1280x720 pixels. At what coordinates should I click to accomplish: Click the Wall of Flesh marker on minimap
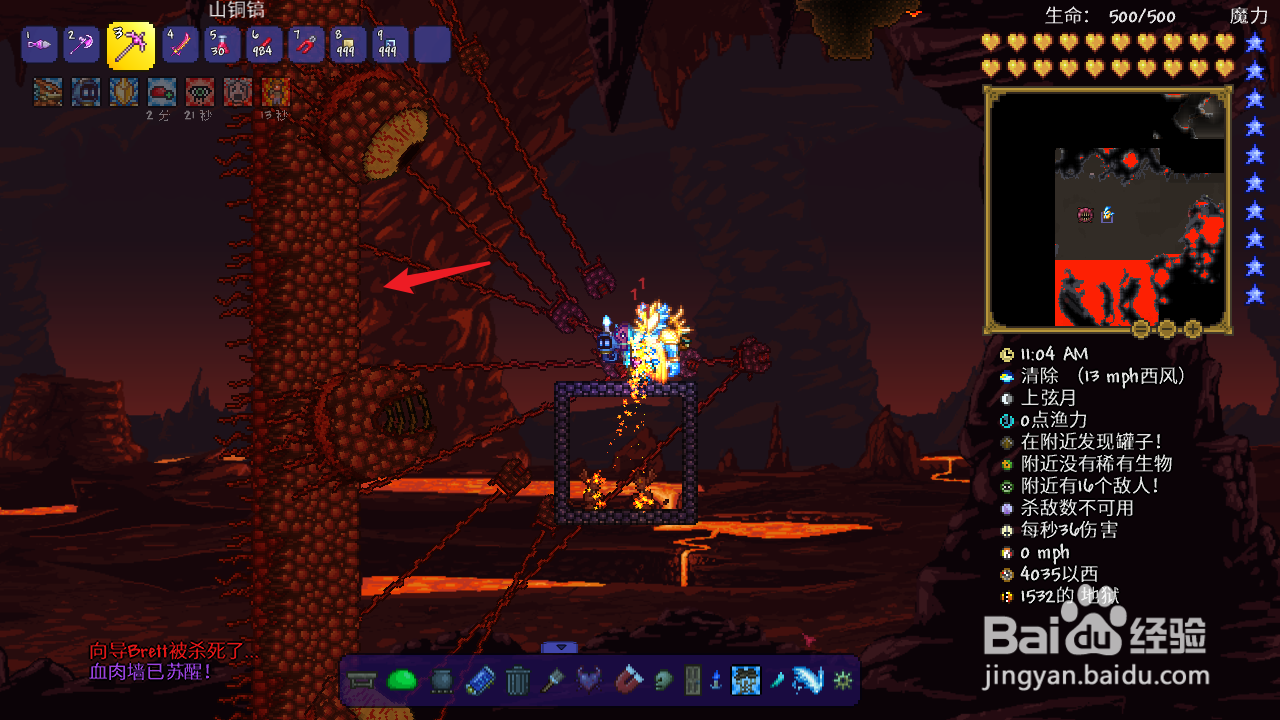coord(1085,214)
